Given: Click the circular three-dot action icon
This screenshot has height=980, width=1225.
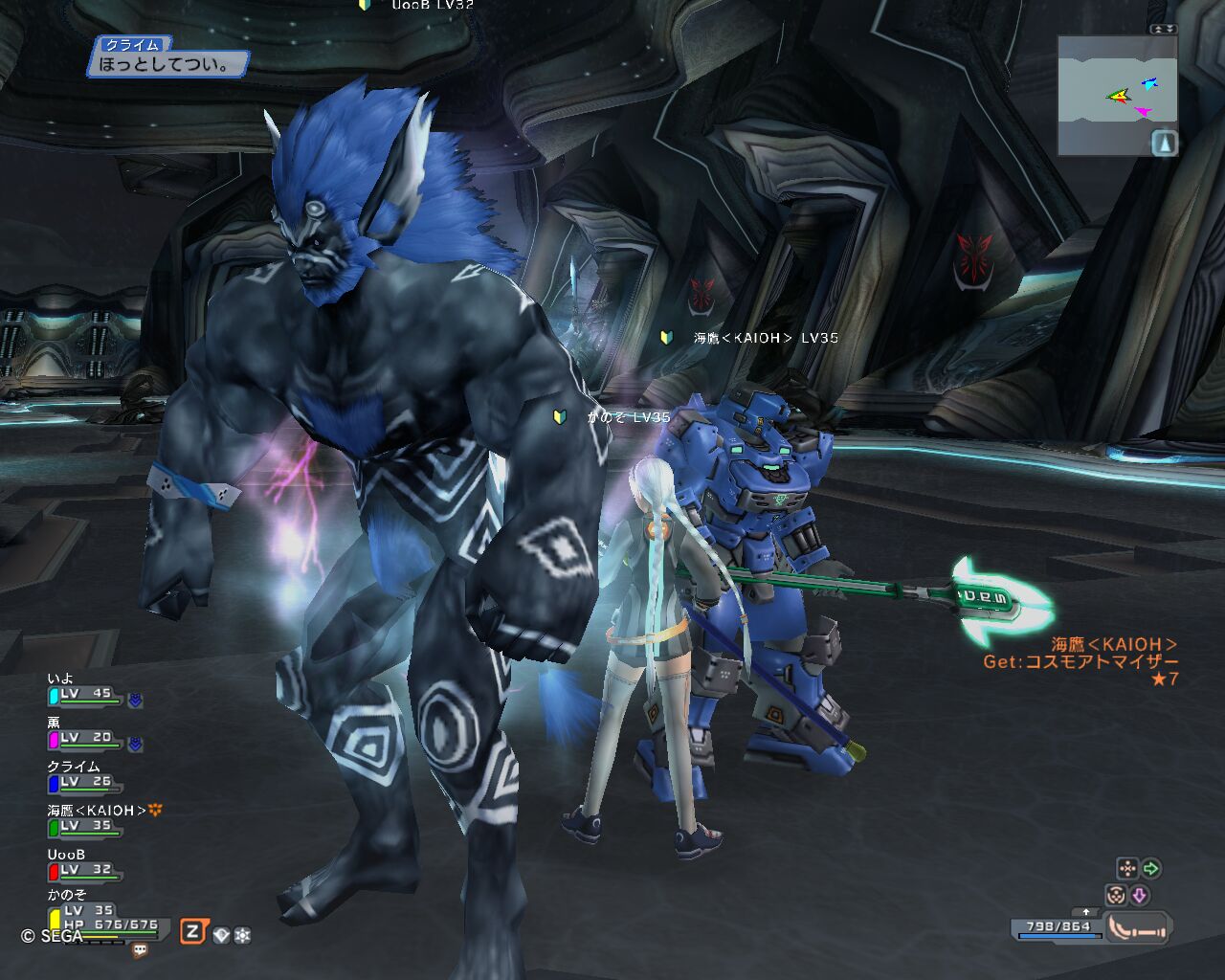Looking at the screenshot, I should 1115,895.
